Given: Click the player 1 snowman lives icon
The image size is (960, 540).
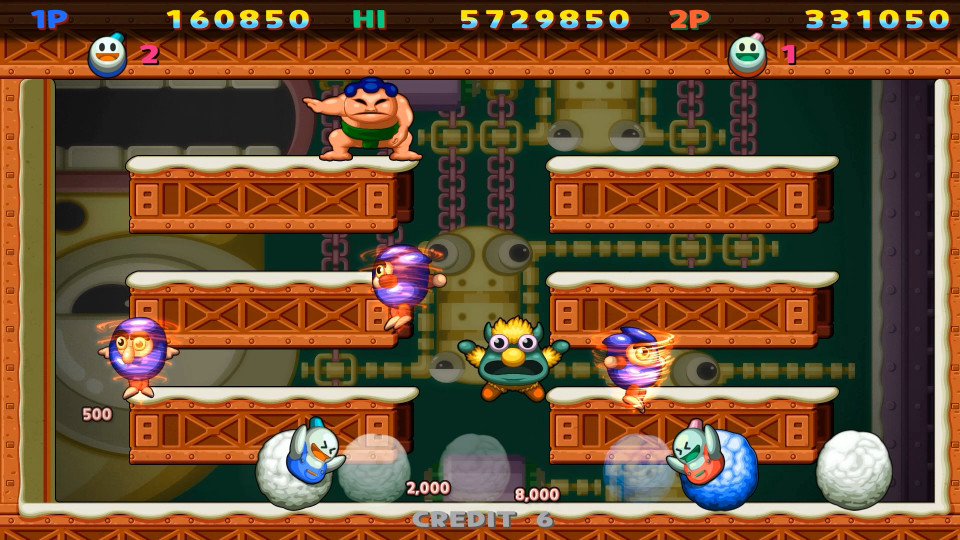Looking at the screenshot, I should click(x=108, y=55).
